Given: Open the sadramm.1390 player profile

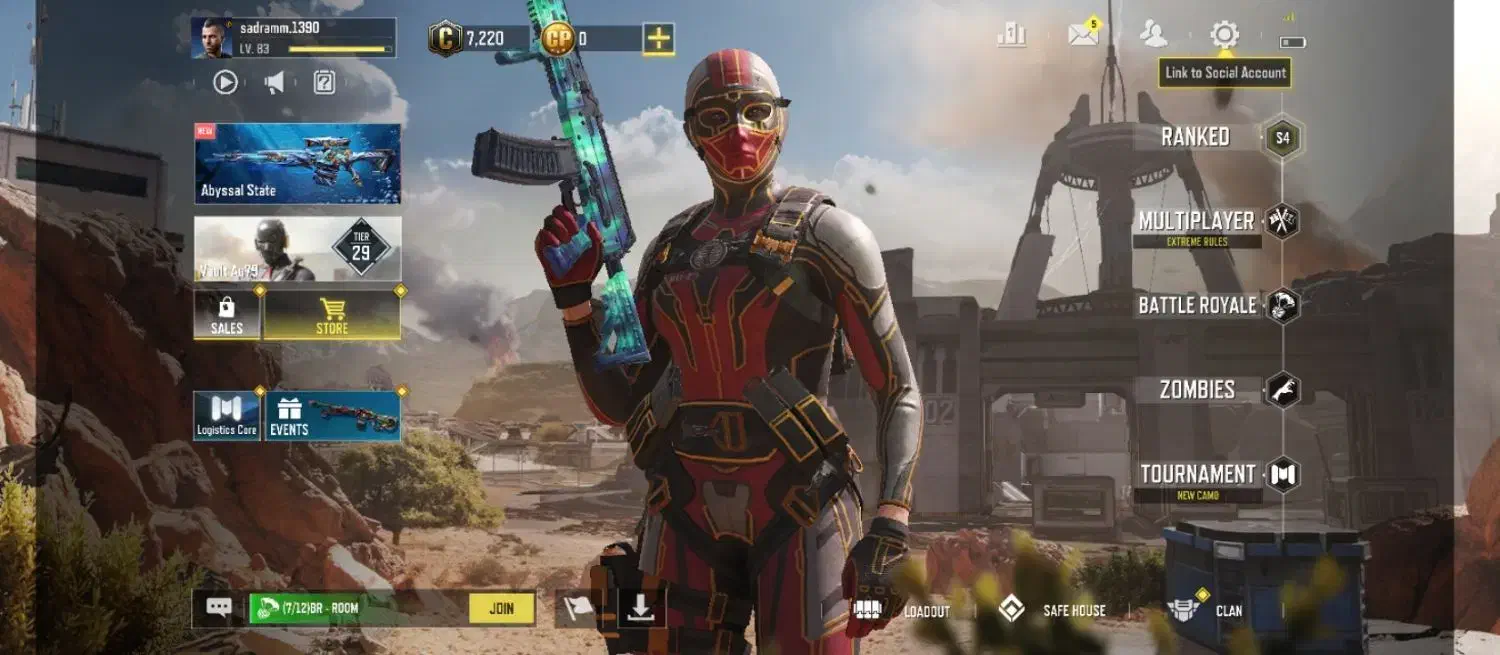Looking at the screenshot, I should click(292, 38).
